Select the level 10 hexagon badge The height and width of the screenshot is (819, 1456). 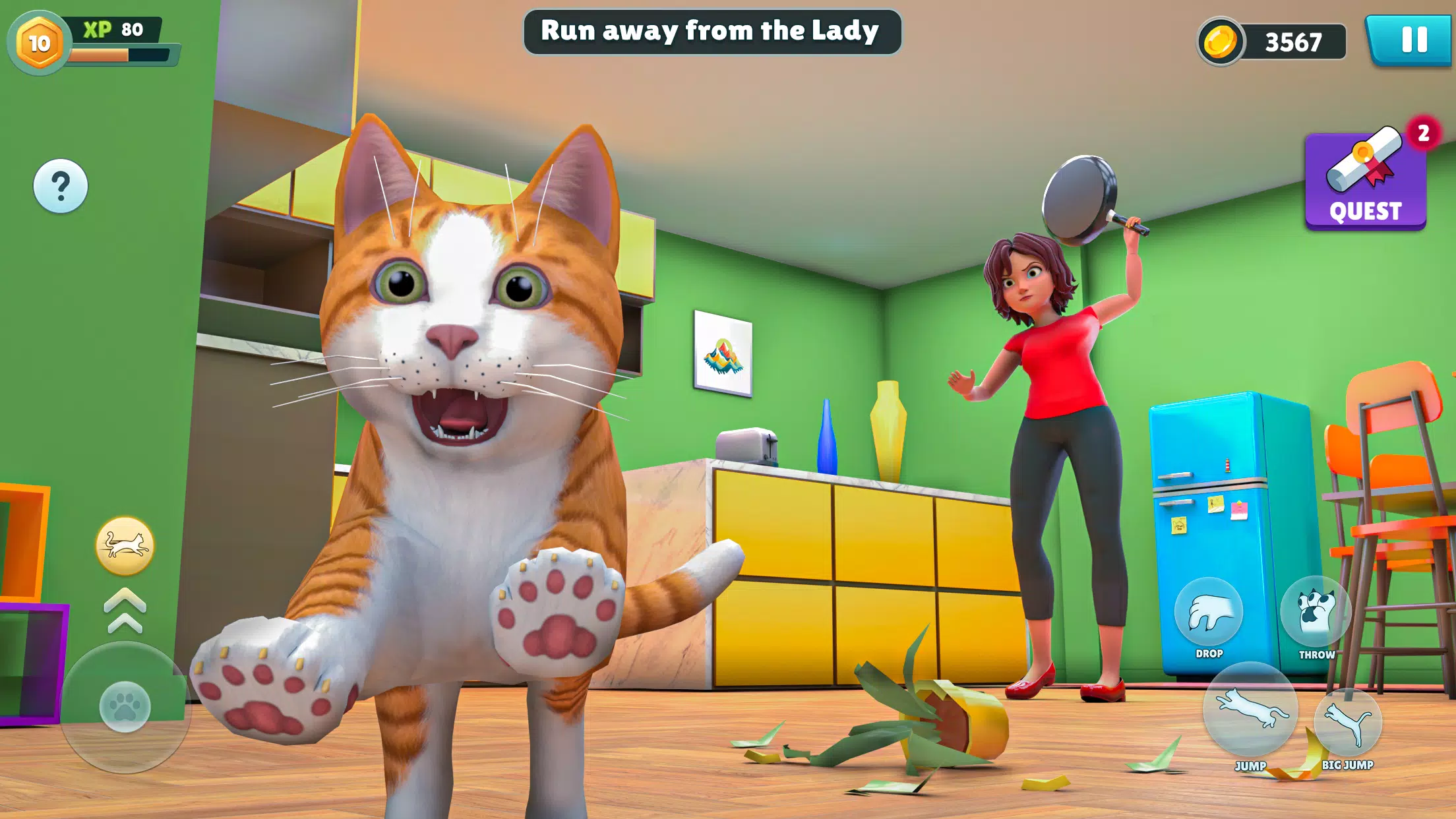[x=39, y=44]
